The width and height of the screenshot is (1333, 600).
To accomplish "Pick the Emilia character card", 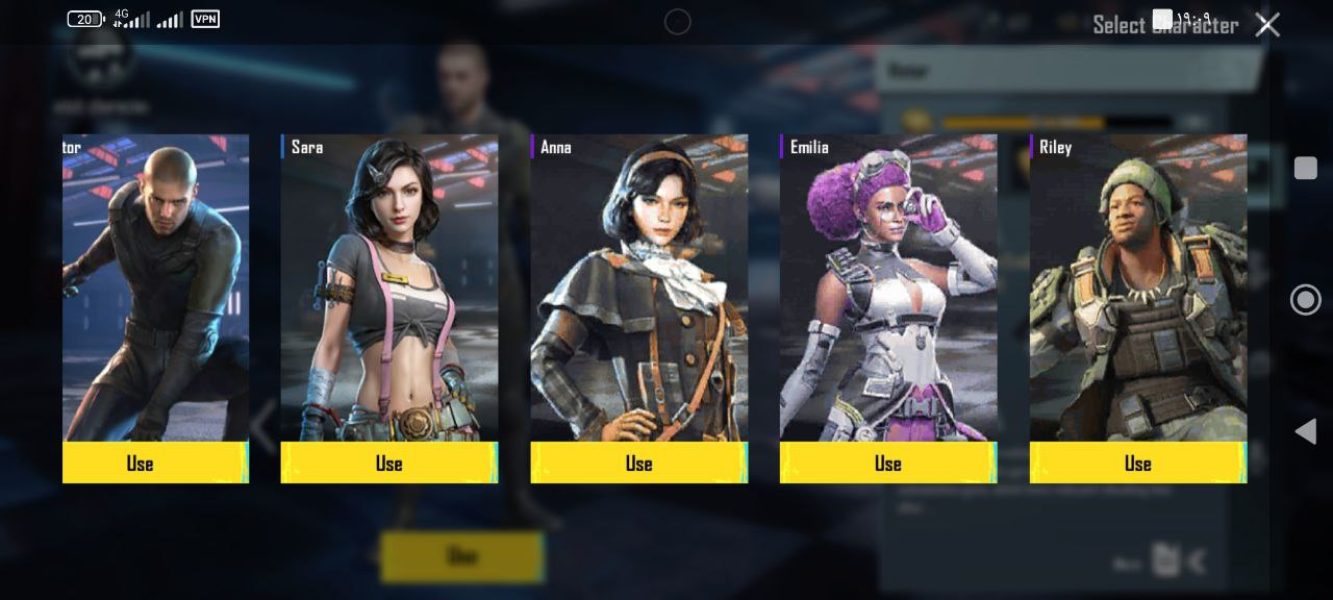I will (888, 290).
